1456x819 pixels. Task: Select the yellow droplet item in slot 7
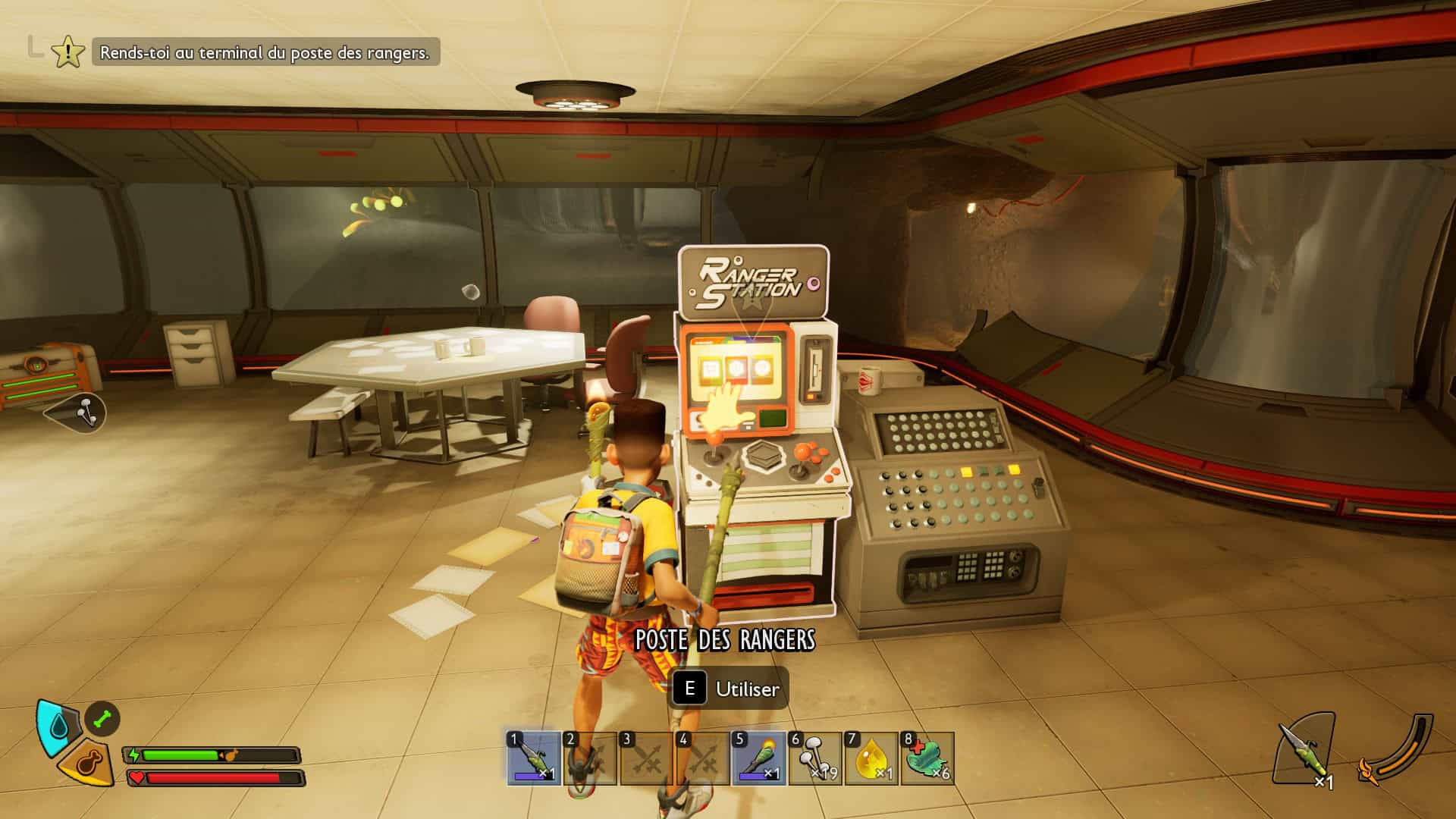point(871,758)
